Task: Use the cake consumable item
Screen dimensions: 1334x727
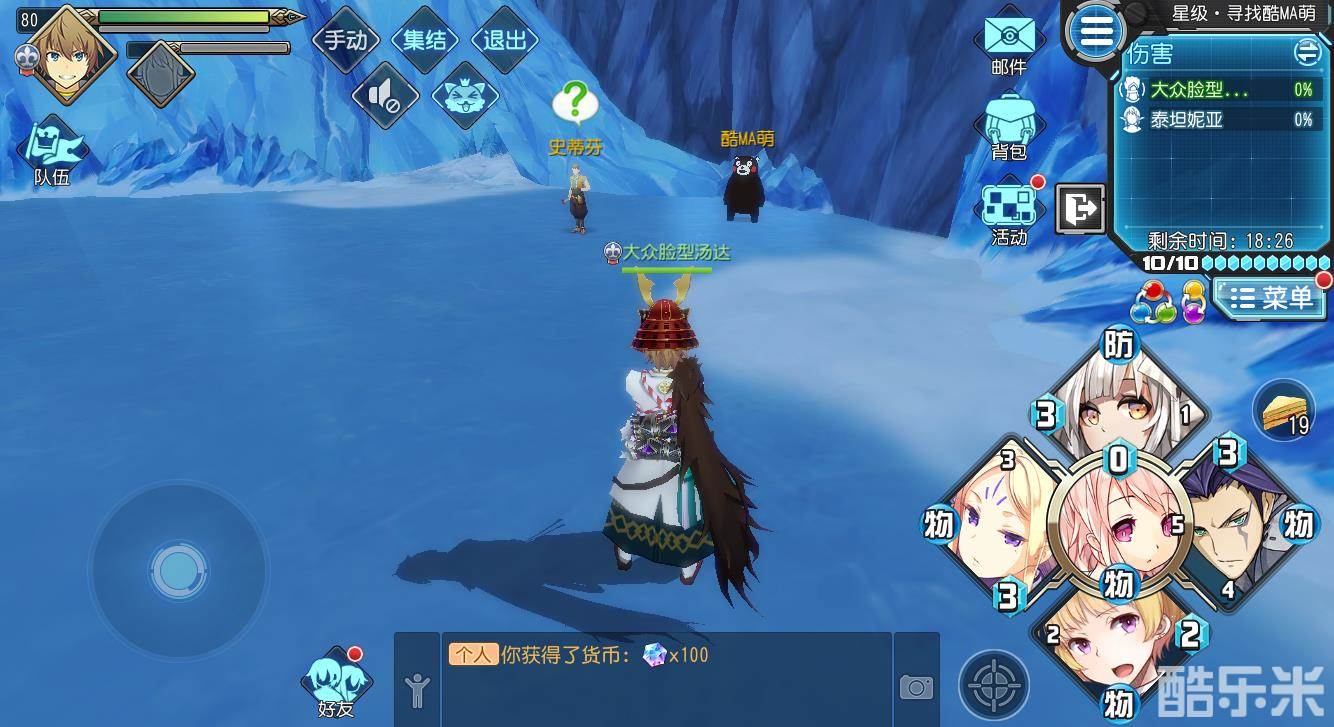Action: coord(1284,410)
